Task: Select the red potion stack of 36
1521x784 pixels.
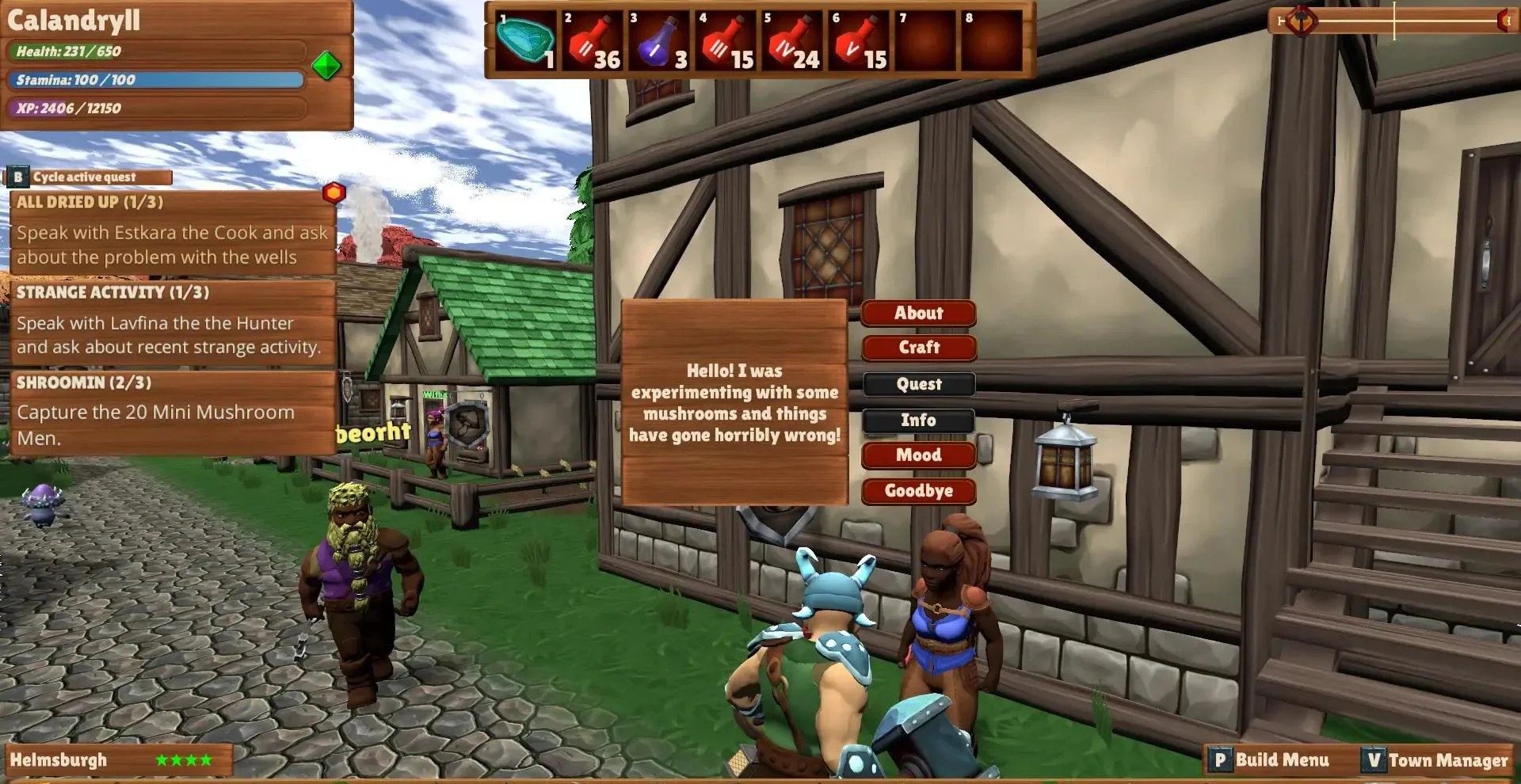Action: pos(593,41)
